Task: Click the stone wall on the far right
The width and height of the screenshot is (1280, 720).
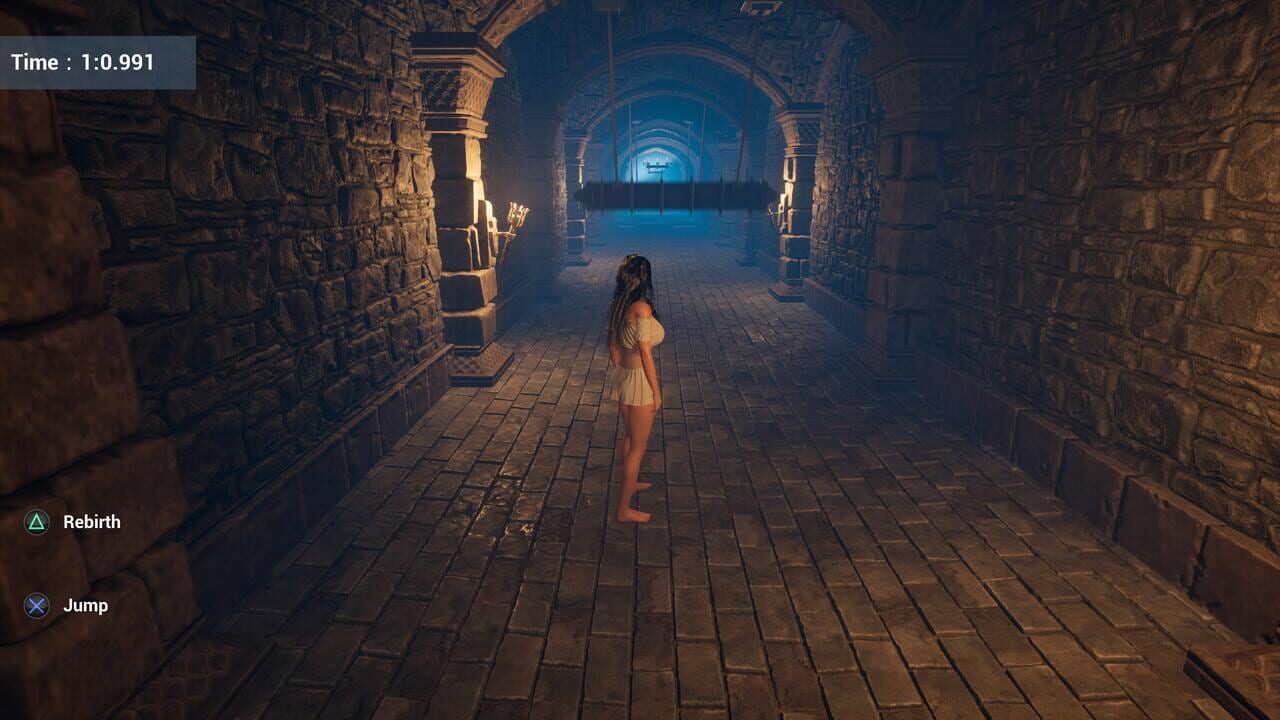Action: pyautogui.click(x=1150, y=300)
